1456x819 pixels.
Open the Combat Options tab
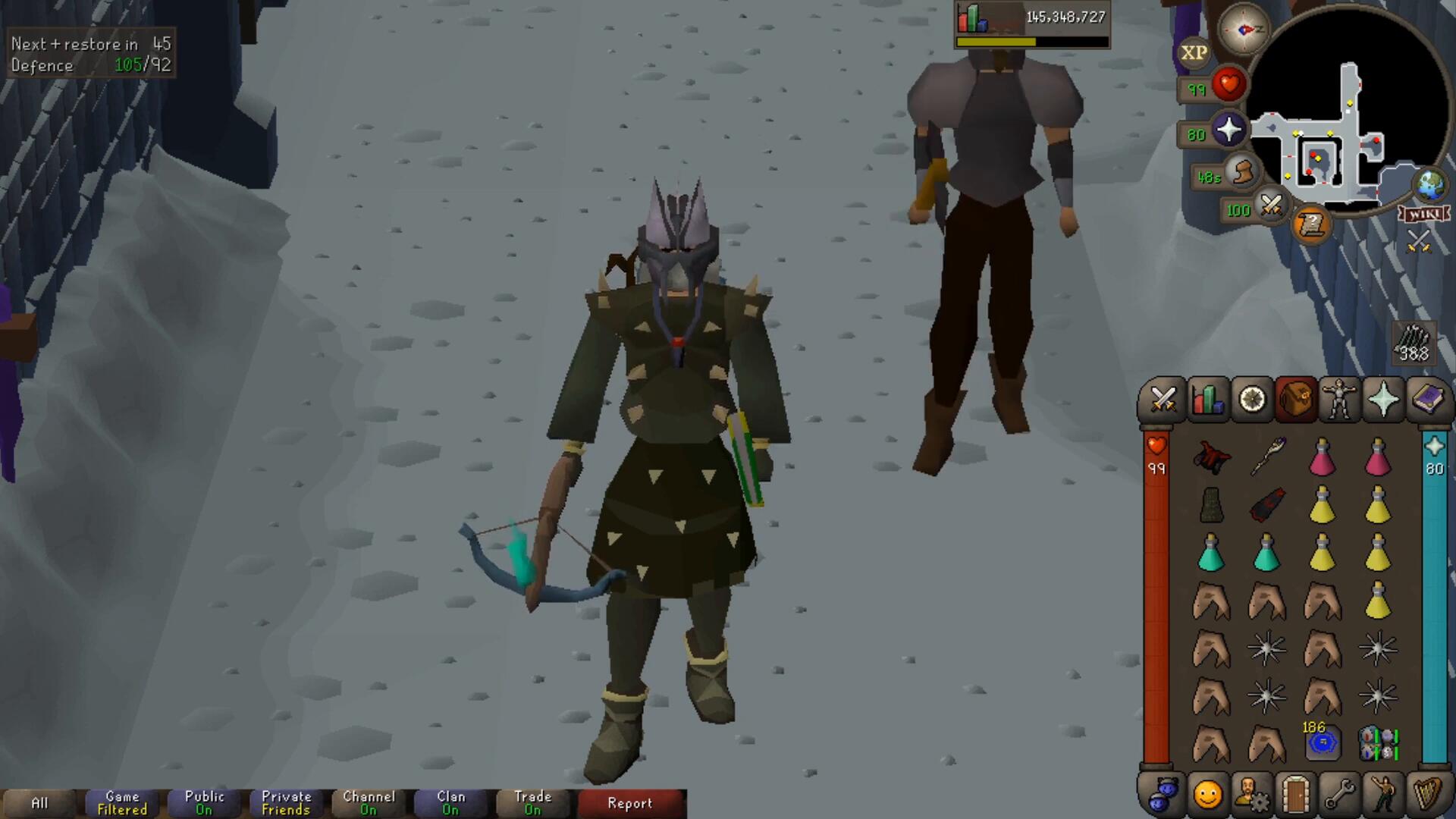[x=1163, y=399]
